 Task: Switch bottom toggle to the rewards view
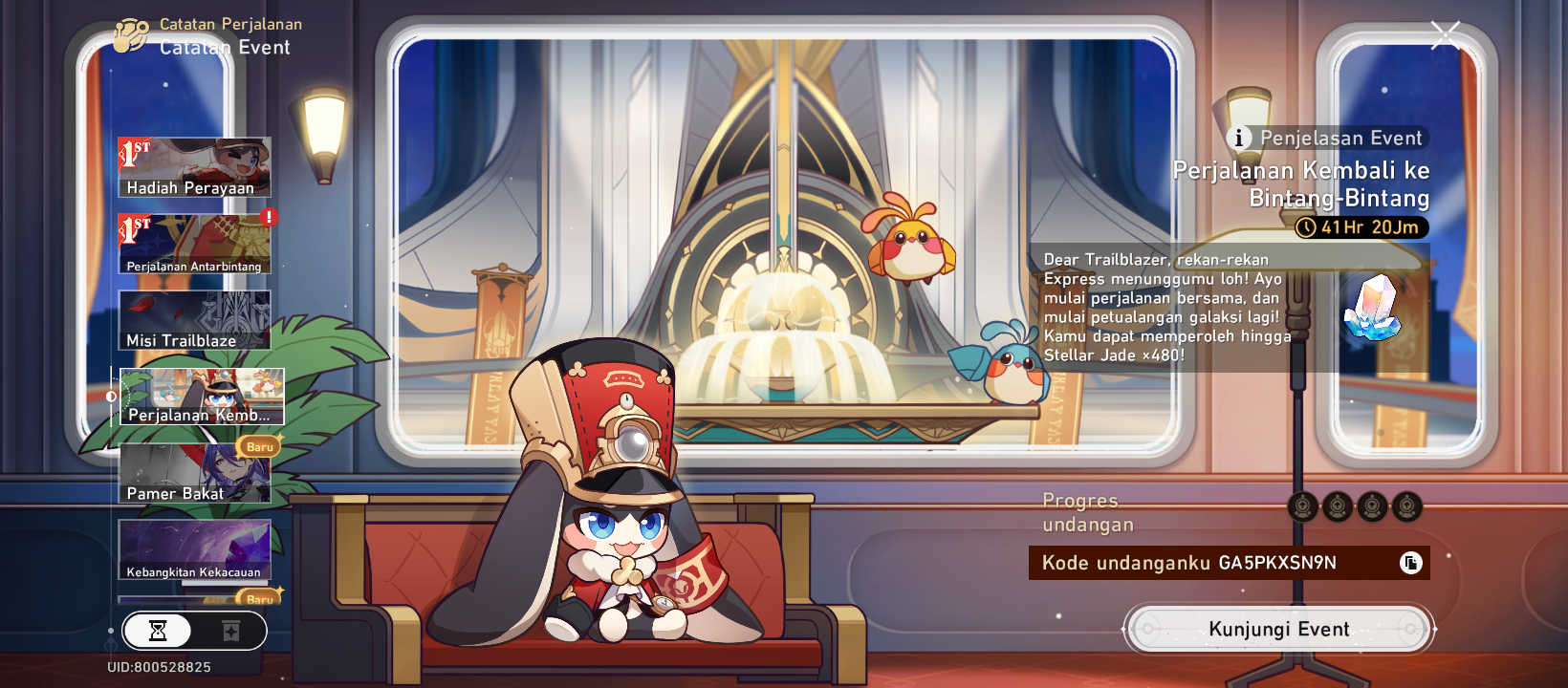coord(229,631)
